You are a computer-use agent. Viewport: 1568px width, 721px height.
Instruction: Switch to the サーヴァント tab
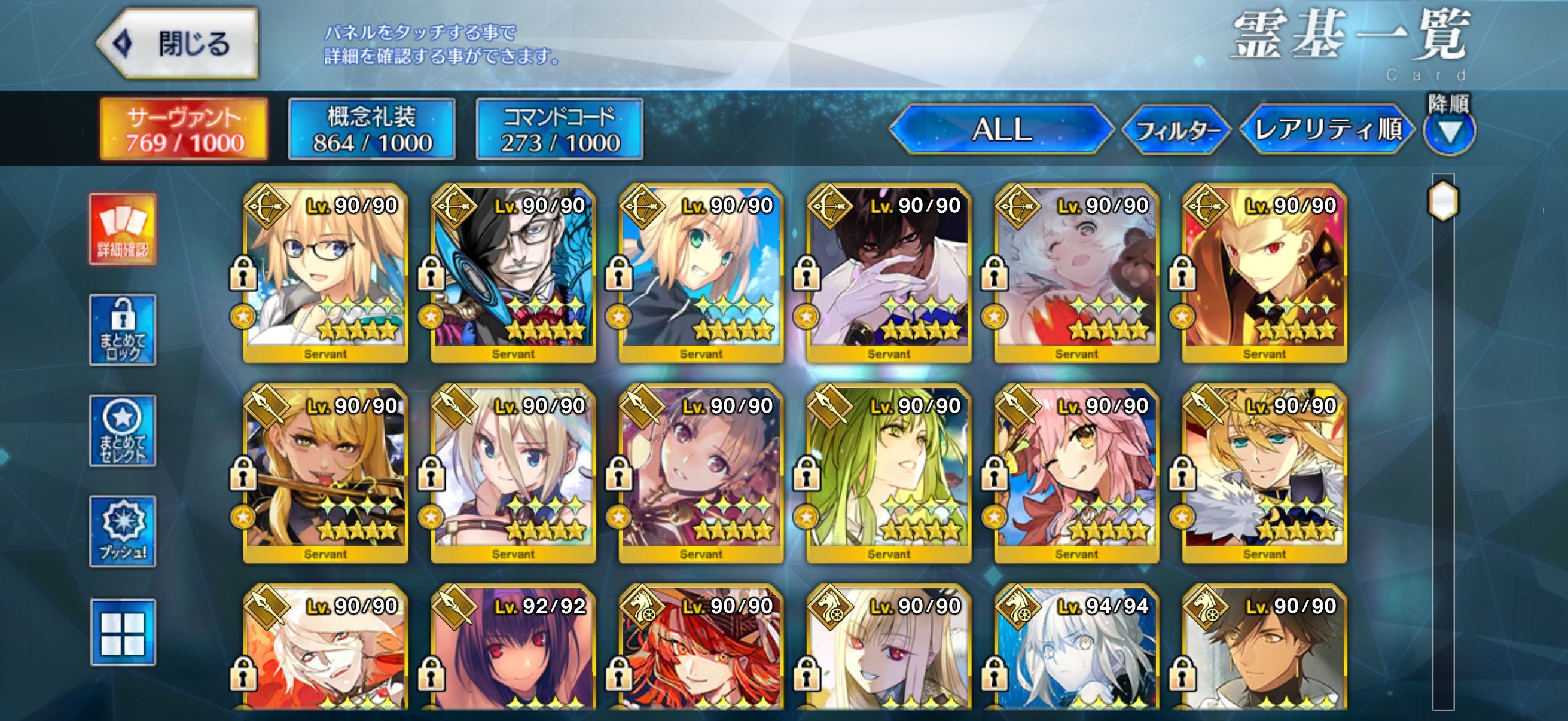tap(184, 130)
